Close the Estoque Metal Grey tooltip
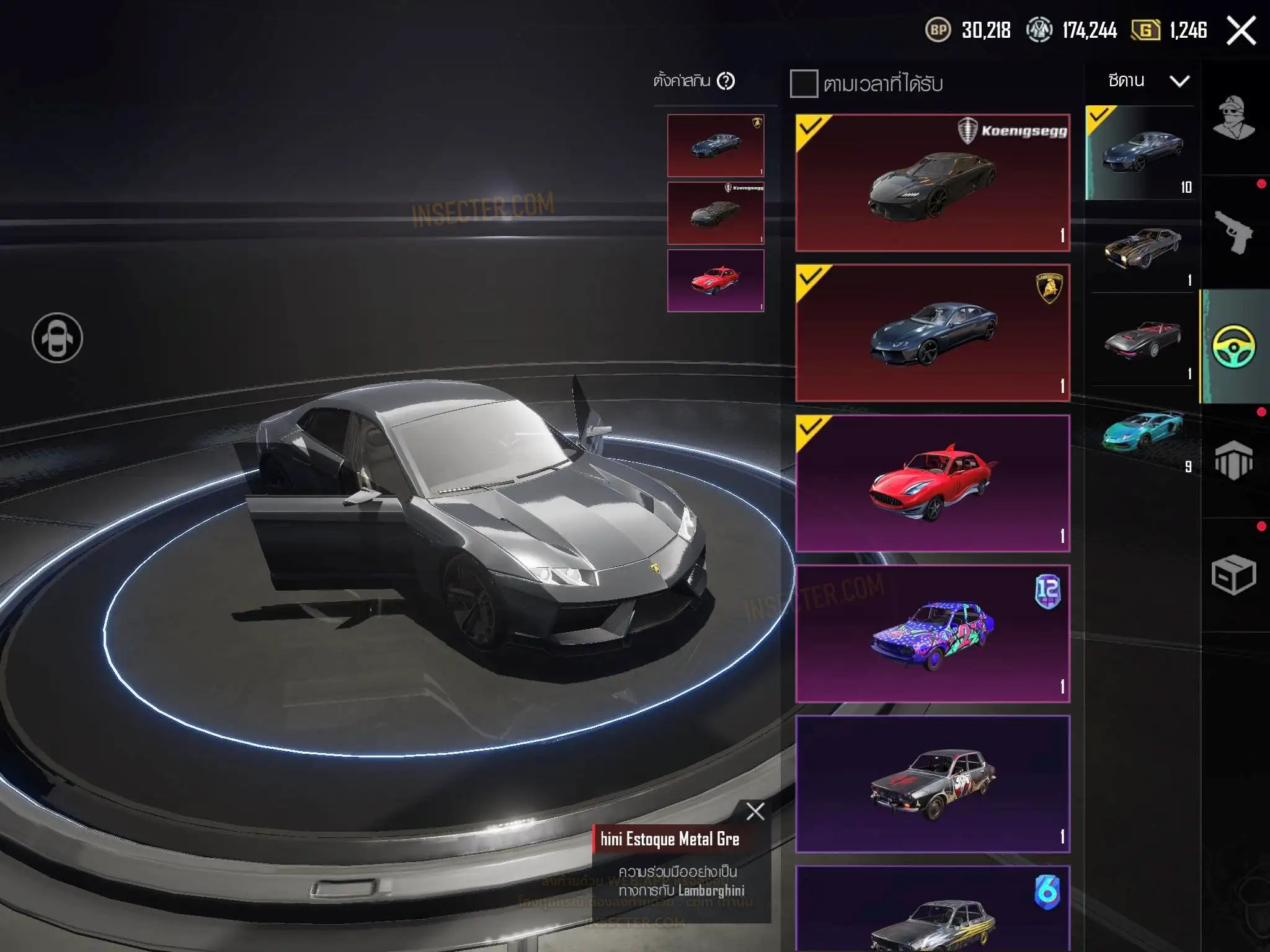The image size is (1270, 952). [x=755, y=811]
